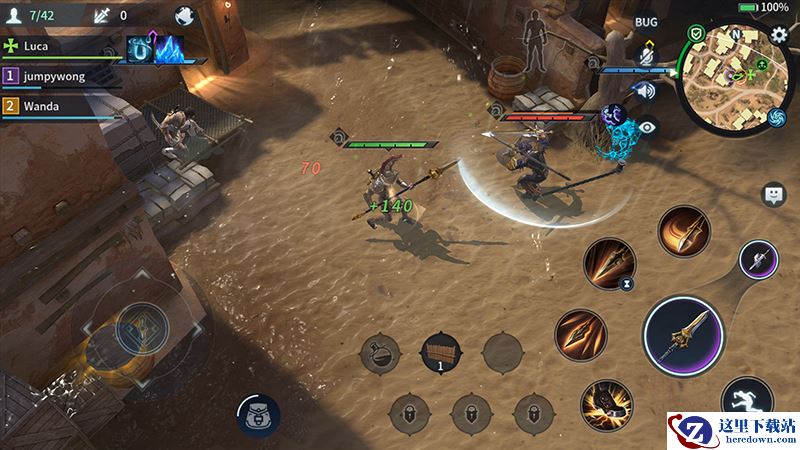Dodge using the running figure button
This screenshot has width=800, height=450.
[746, 400]
